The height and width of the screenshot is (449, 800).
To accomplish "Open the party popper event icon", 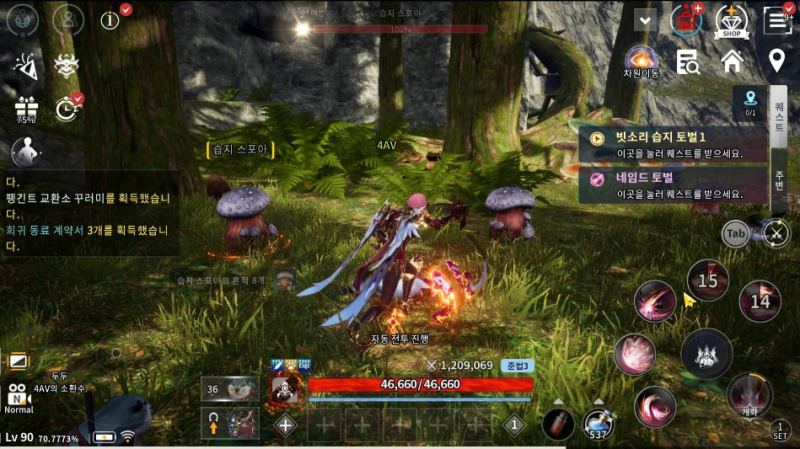I will coord(24,64).
